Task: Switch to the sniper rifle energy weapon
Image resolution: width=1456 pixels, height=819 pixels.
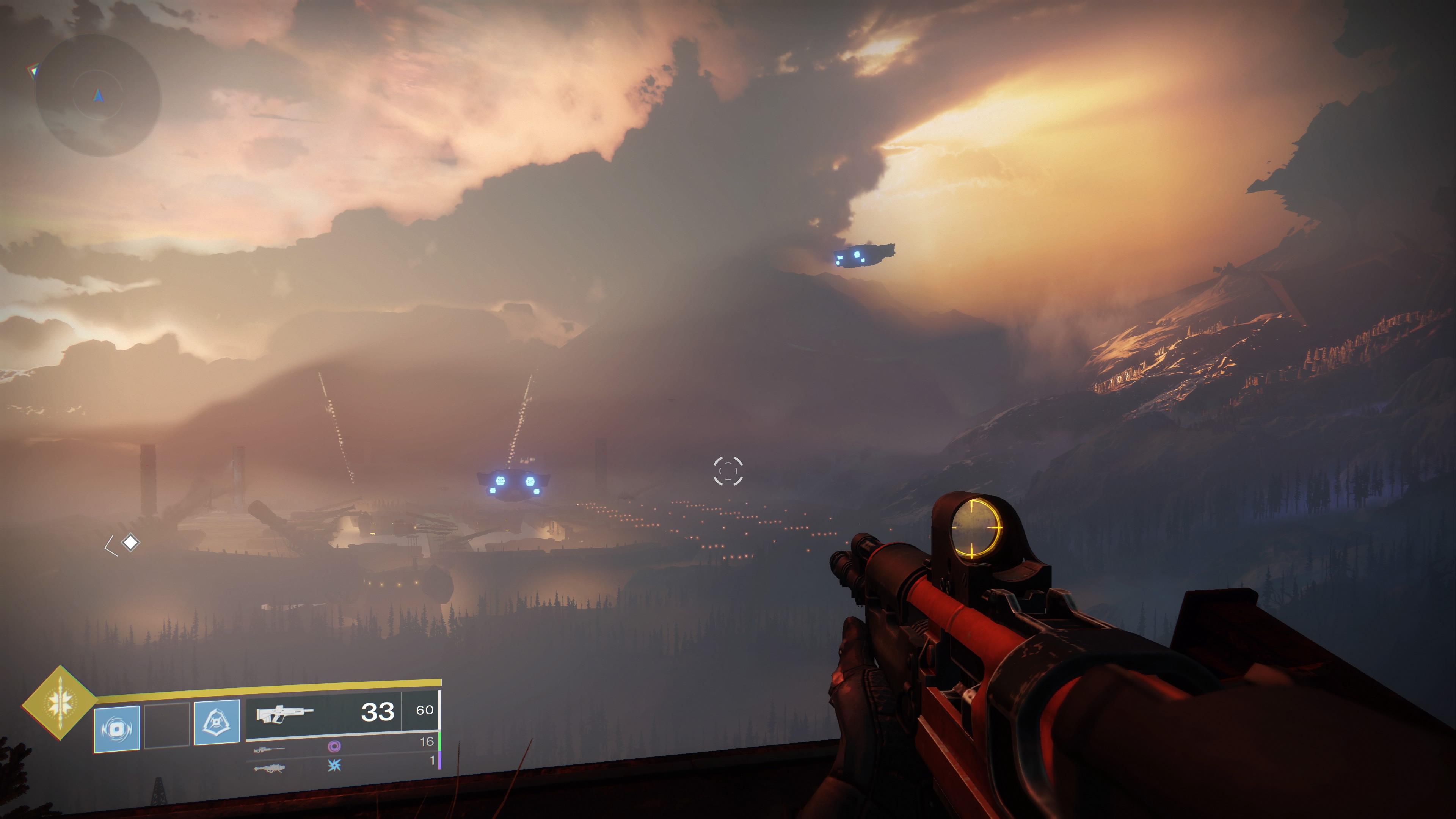Action: pos(269,750)
